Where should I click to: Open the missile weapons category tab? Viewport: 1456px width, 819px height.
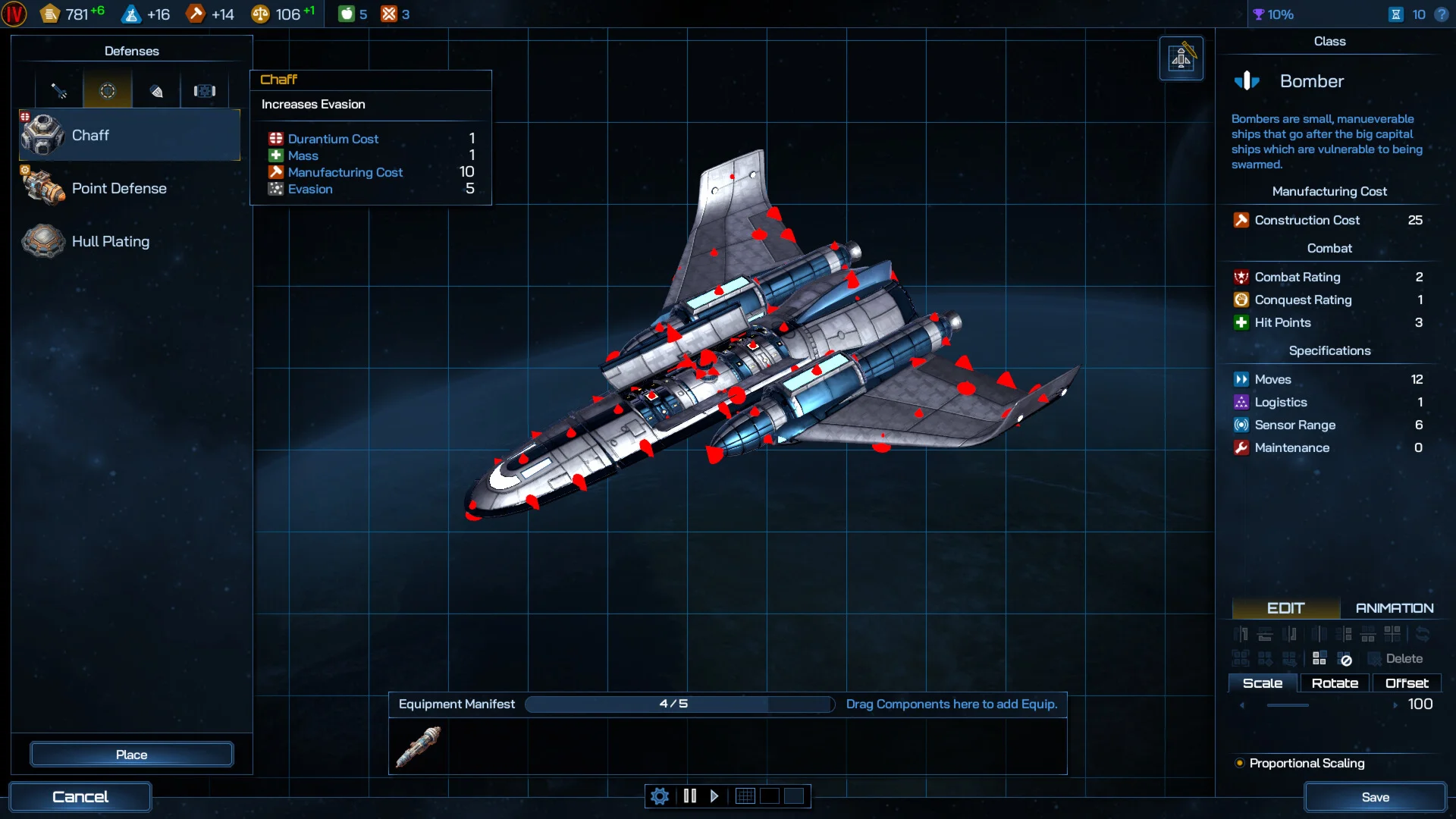coord(59,91)
